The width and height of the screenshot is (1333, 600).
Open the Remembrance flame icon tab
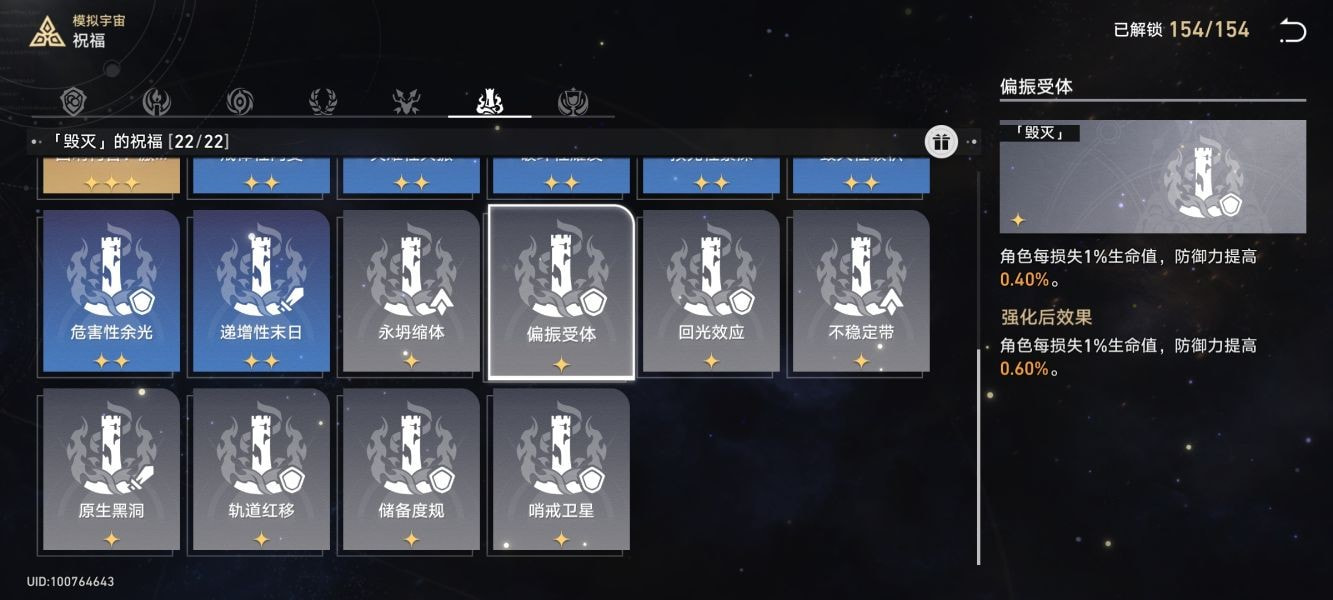pyautogui.click(x=157, y=101)
